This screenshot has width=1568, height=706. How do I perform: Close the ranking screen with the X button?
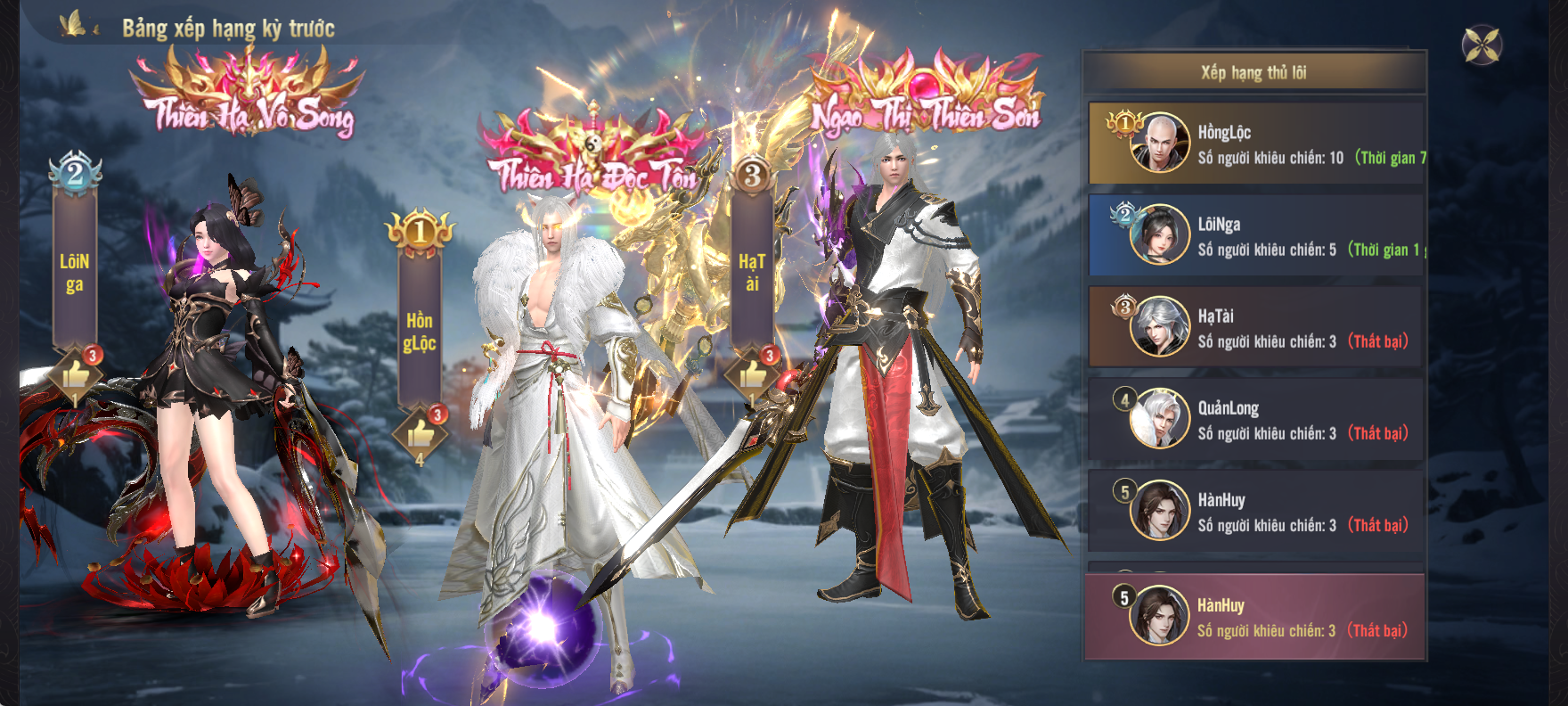pyautogui.click(x=1482, y=45)
